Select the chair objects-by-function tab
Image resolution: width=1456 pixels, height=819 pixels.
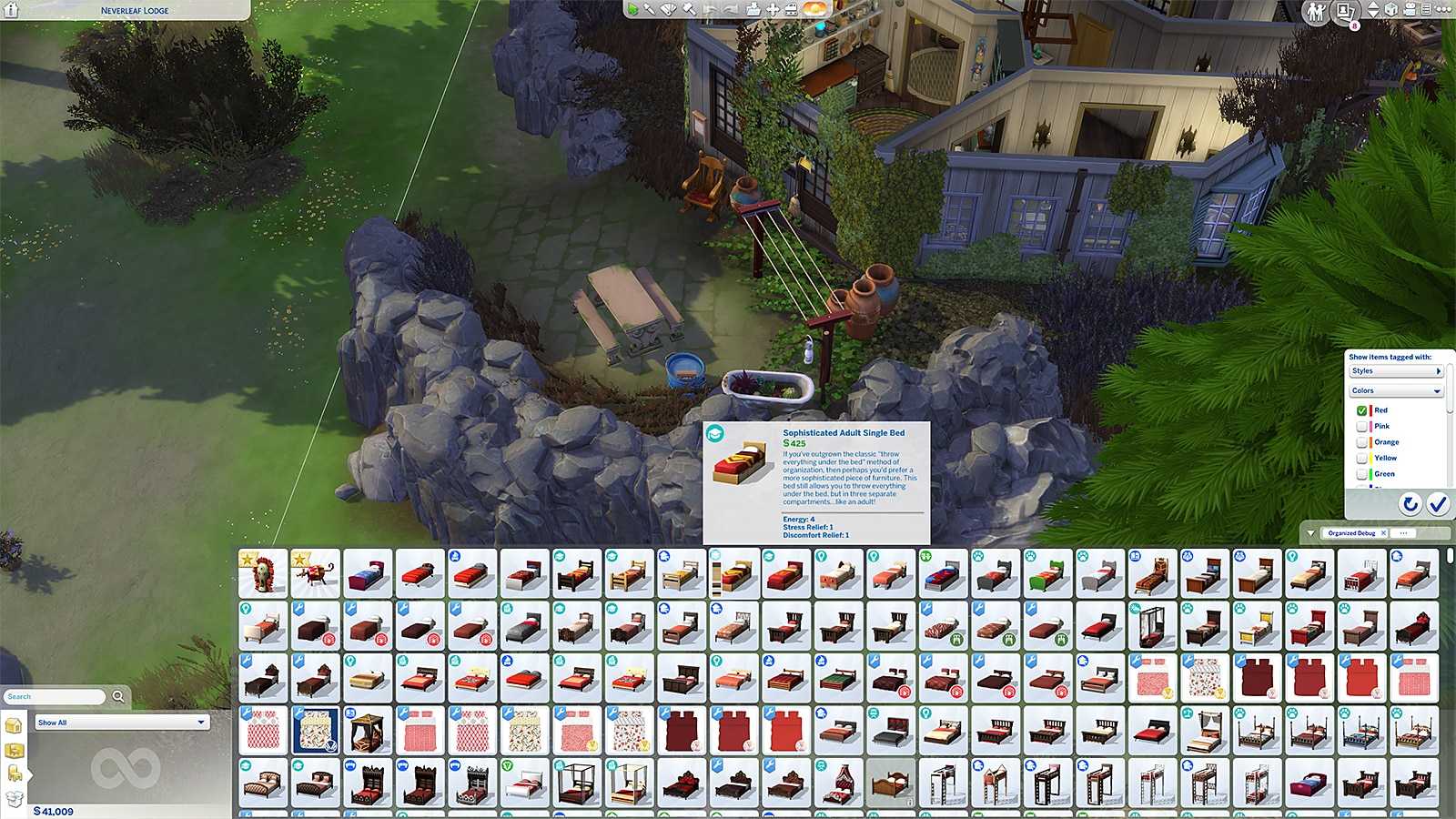15,774
